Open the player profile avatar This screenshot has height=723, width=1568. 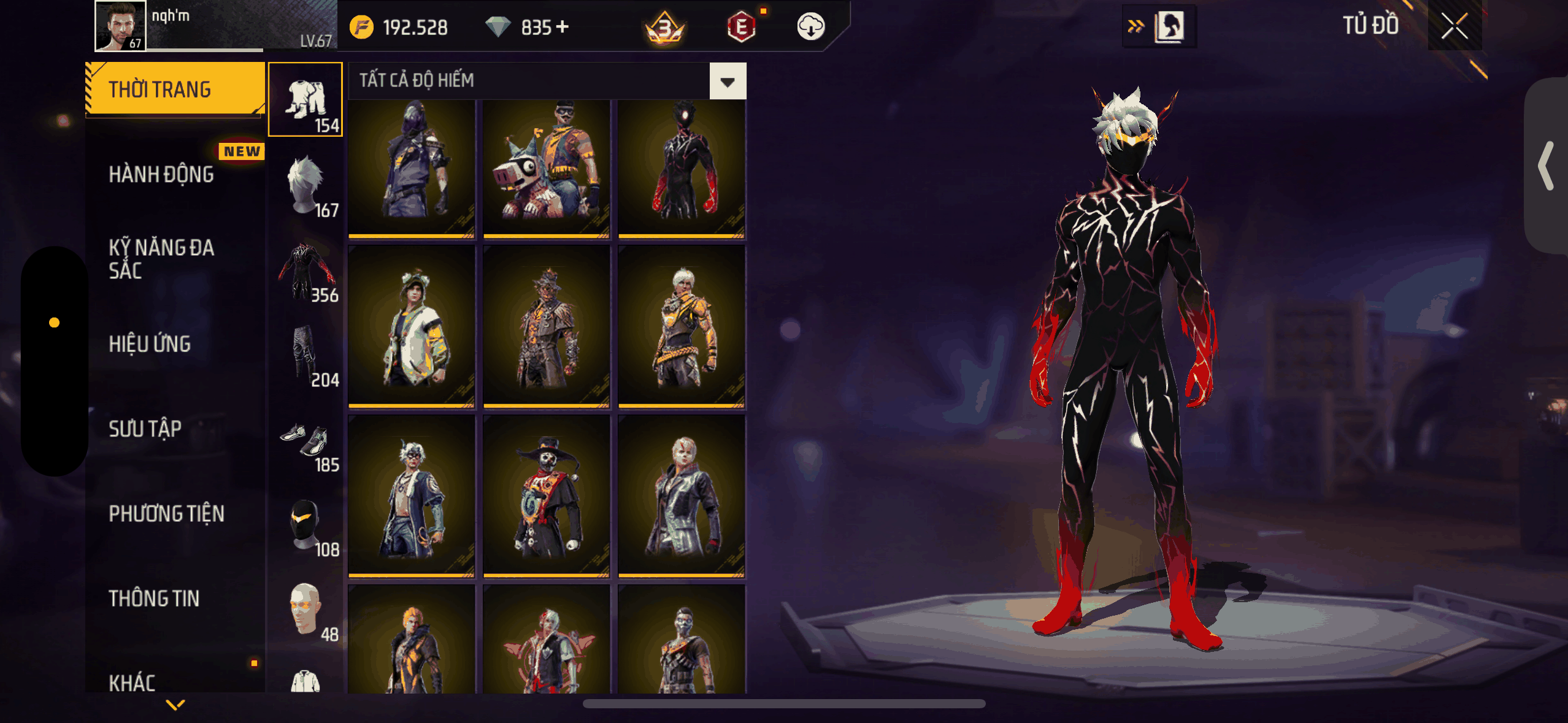120,26
